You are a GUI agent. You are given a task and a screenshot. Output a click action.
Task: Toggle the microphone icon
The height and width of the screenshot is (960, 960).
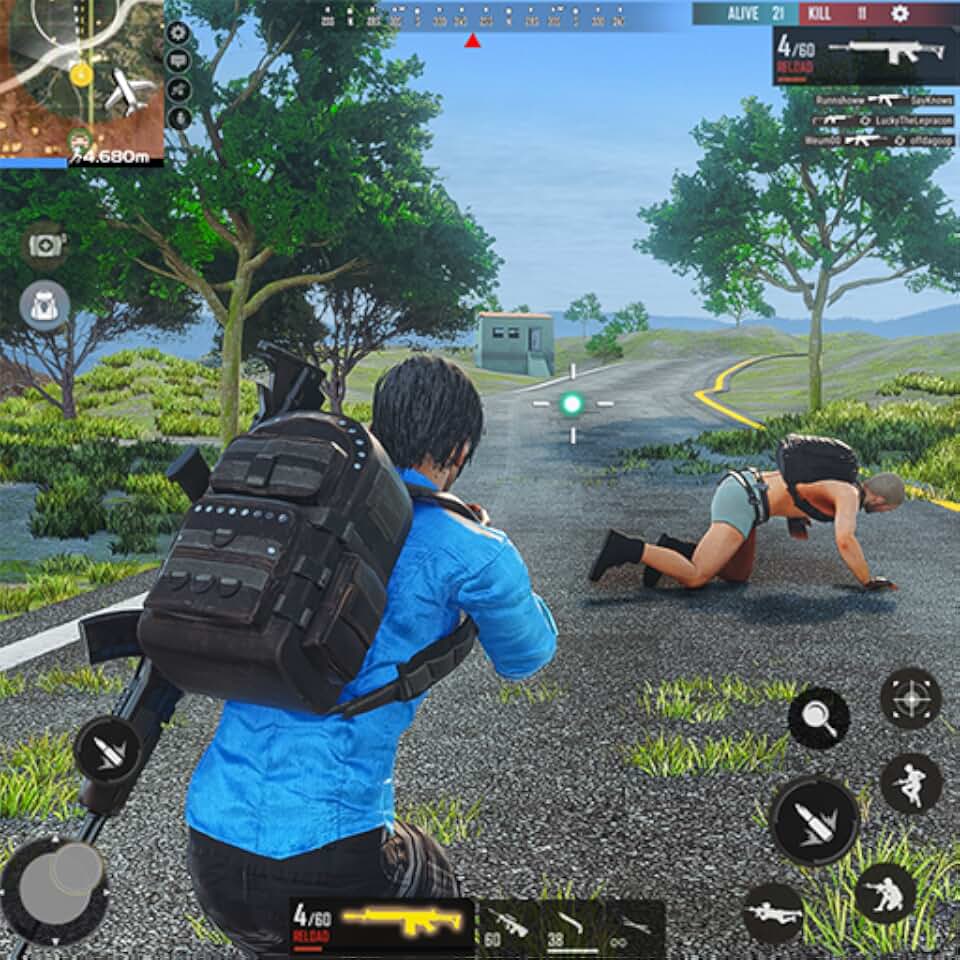point(179,117)
